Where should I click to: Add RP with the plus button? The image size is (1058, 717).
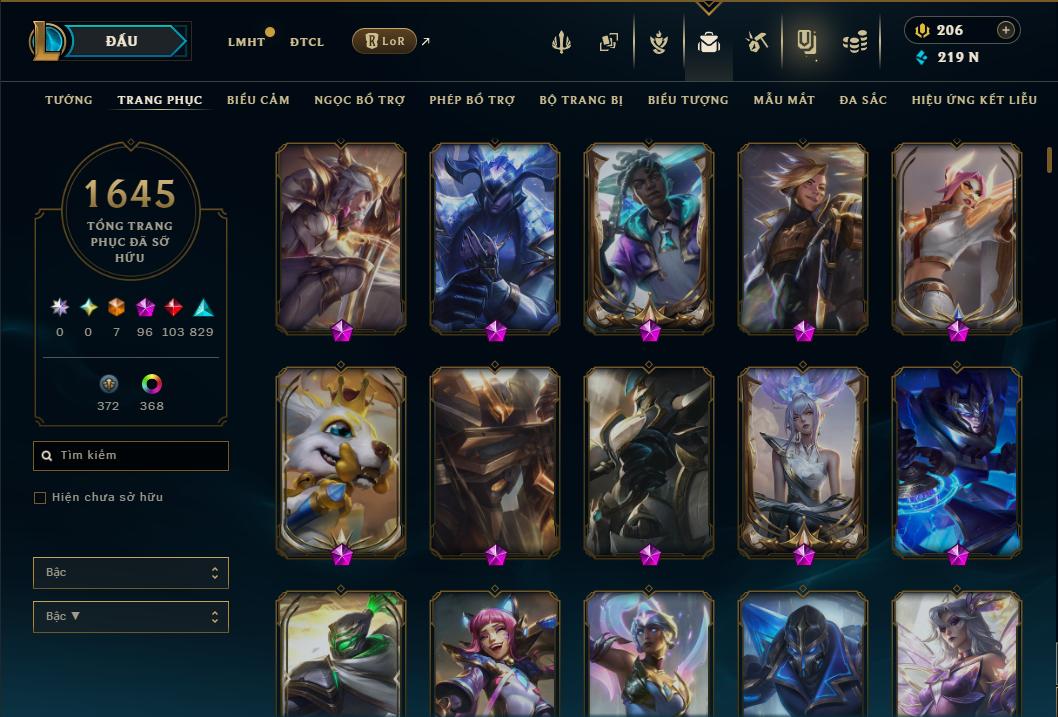point(1006,30)
